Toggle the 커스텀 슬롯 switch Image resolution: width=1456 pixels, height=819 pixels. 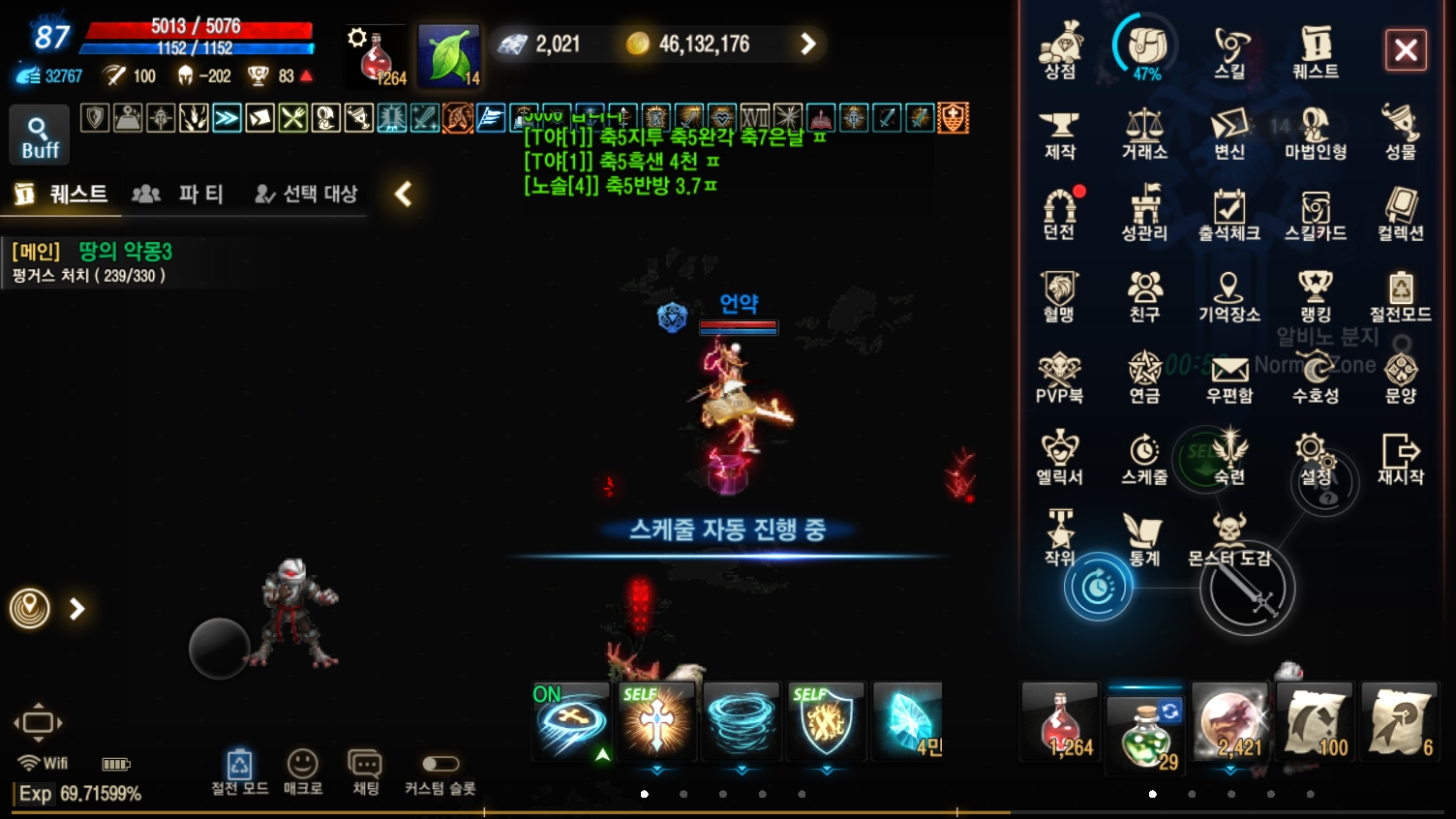pyautogui.click(x=440, y=764)
